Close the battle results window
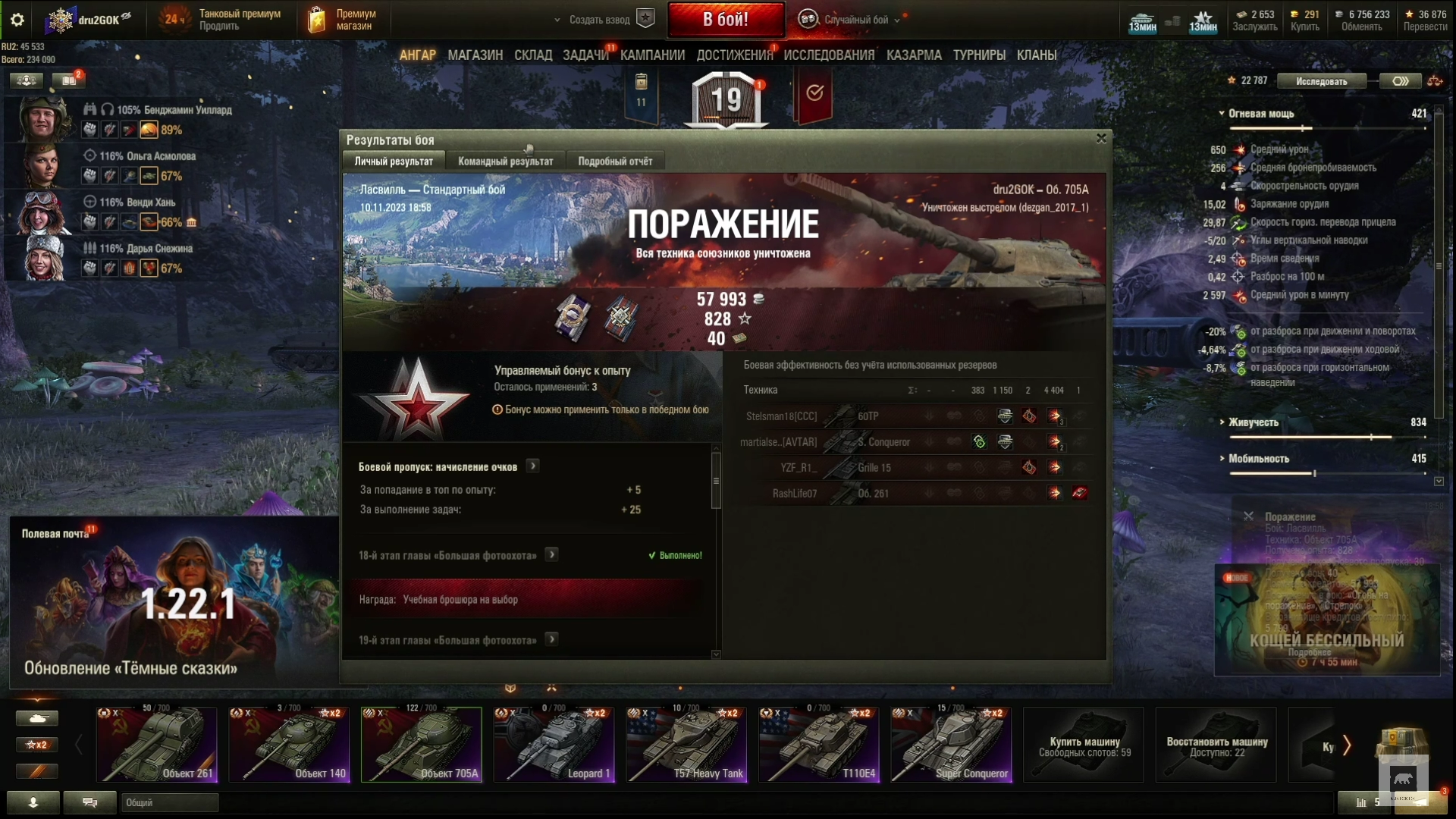Screen dimensions: 1456x819 1101,138
